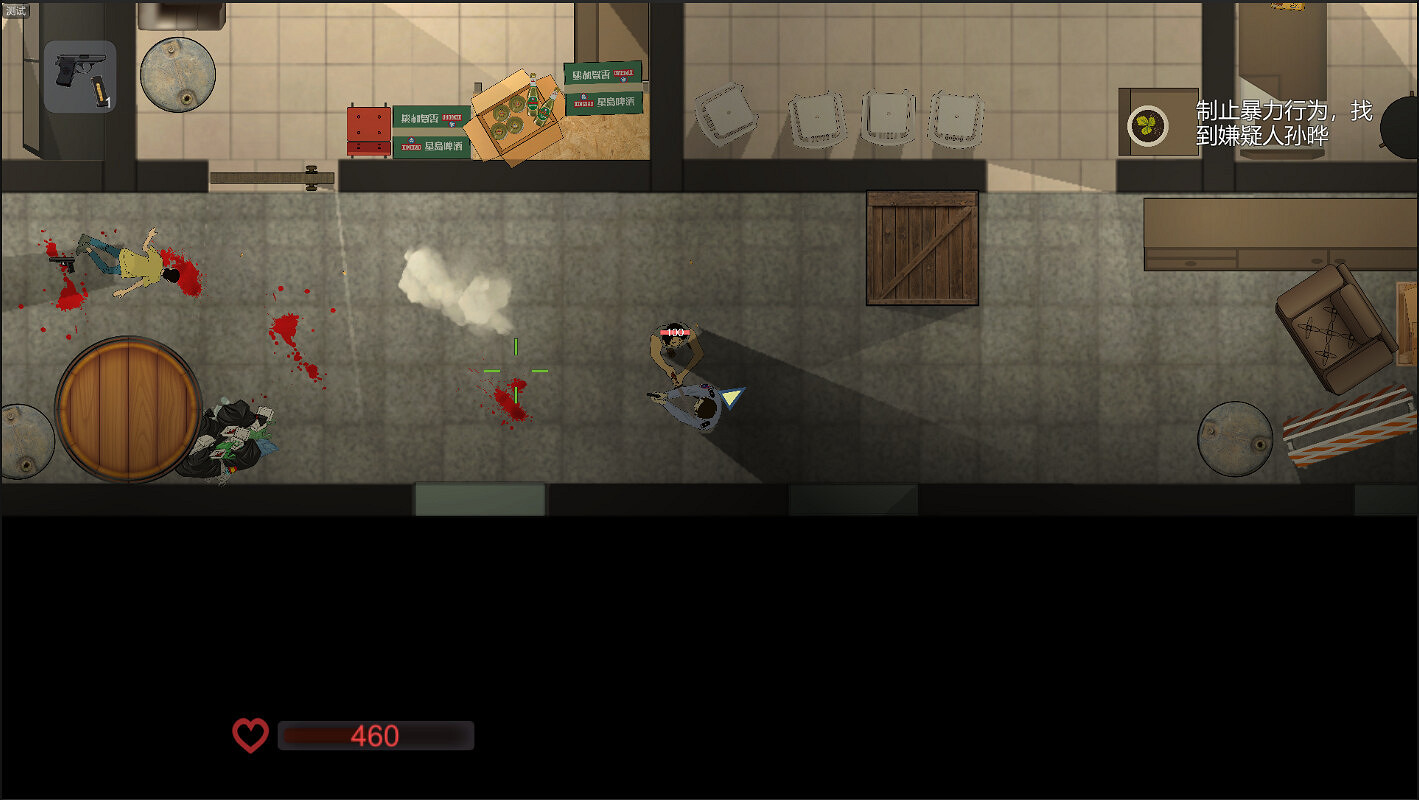Click the ammo count number on weapon slot

[x=108, y=102]
